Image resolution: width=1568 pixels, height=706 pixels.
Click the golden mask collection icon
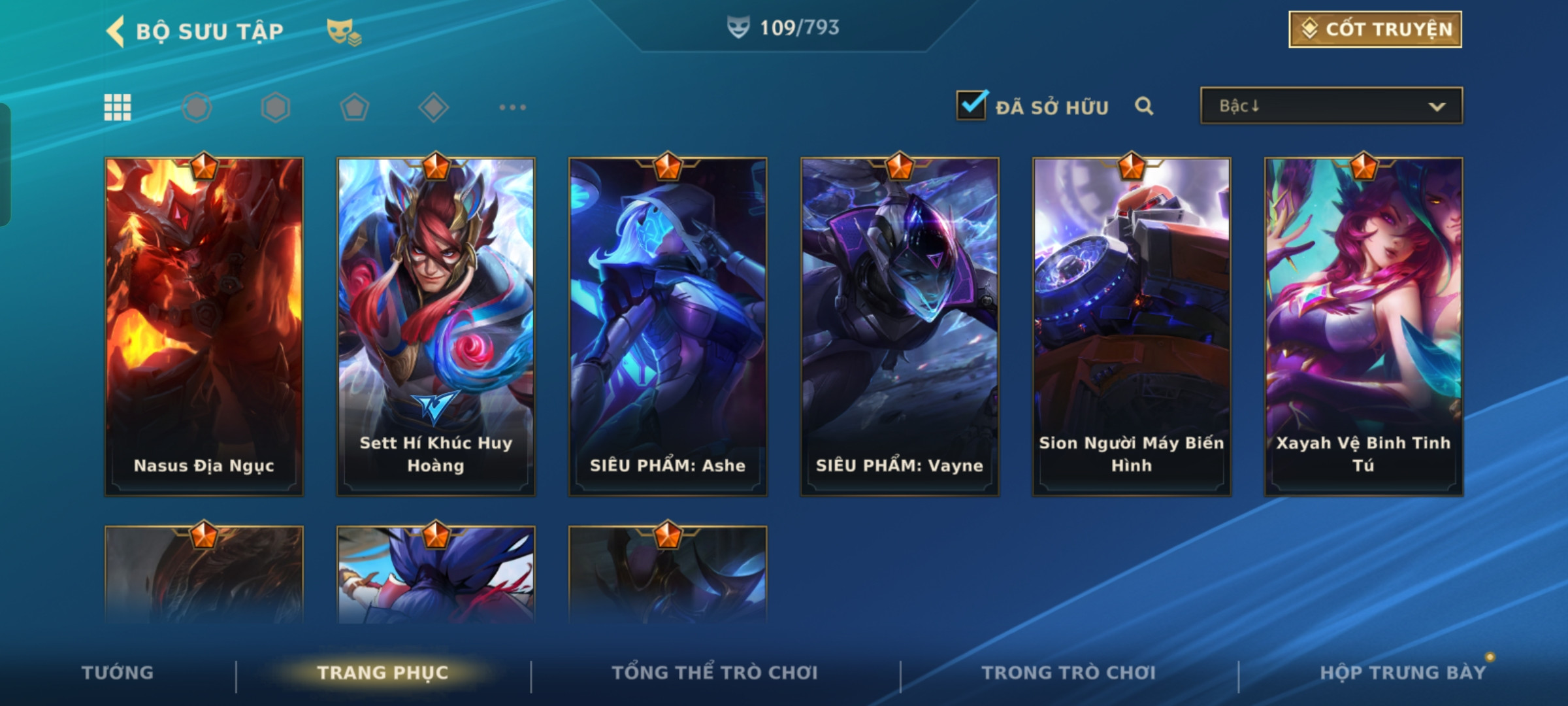tap(344, 31)
